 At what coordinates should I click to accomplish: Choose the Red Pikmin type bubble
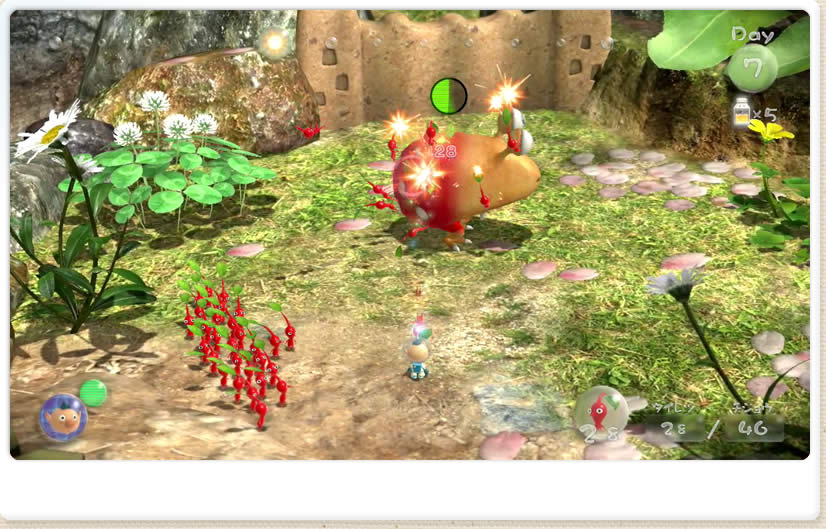[600, 410]
